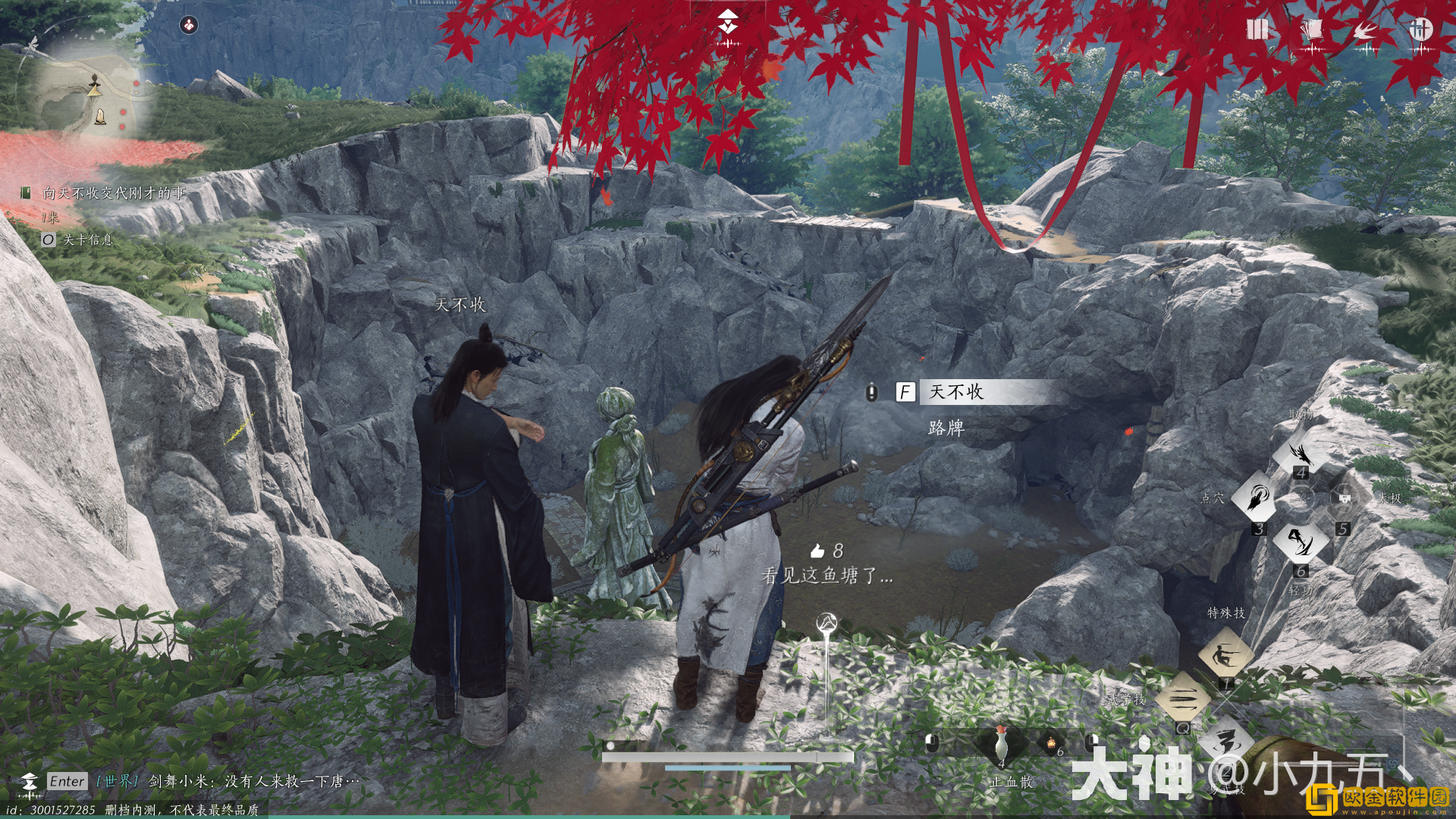Select the 点穴 skill icon

tap(1258, 497)
